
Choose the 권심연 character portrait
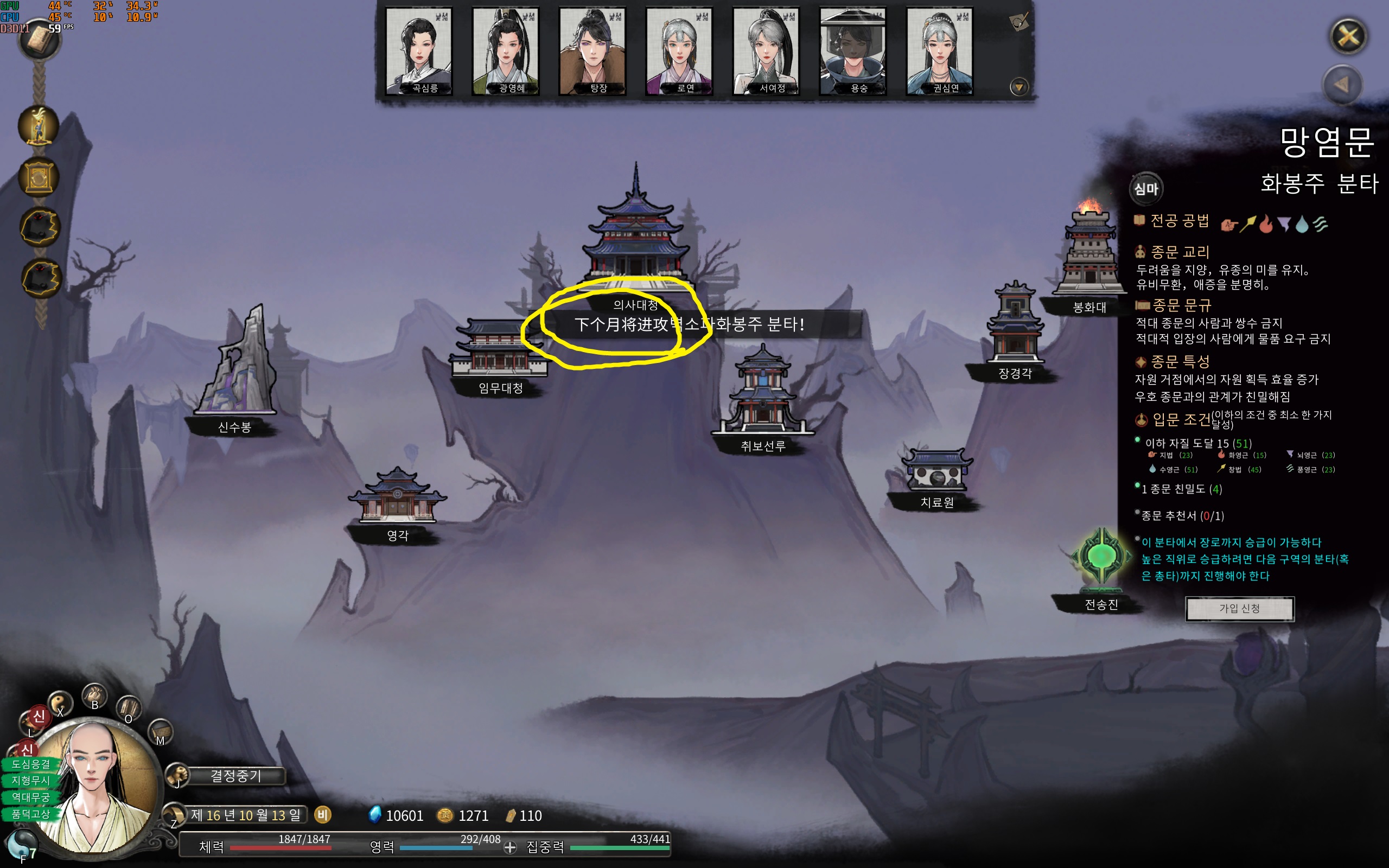tap(940, 51)
